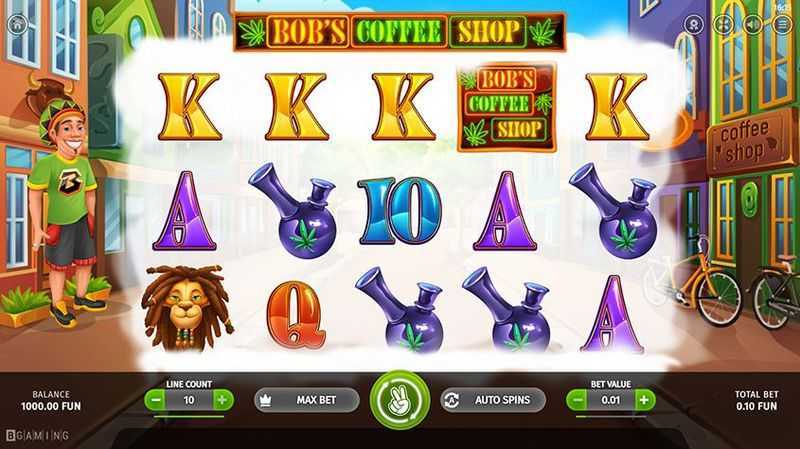Toggle fullscreen mode icon
Viewport: 800px width, 449px height.
point(724,24)
